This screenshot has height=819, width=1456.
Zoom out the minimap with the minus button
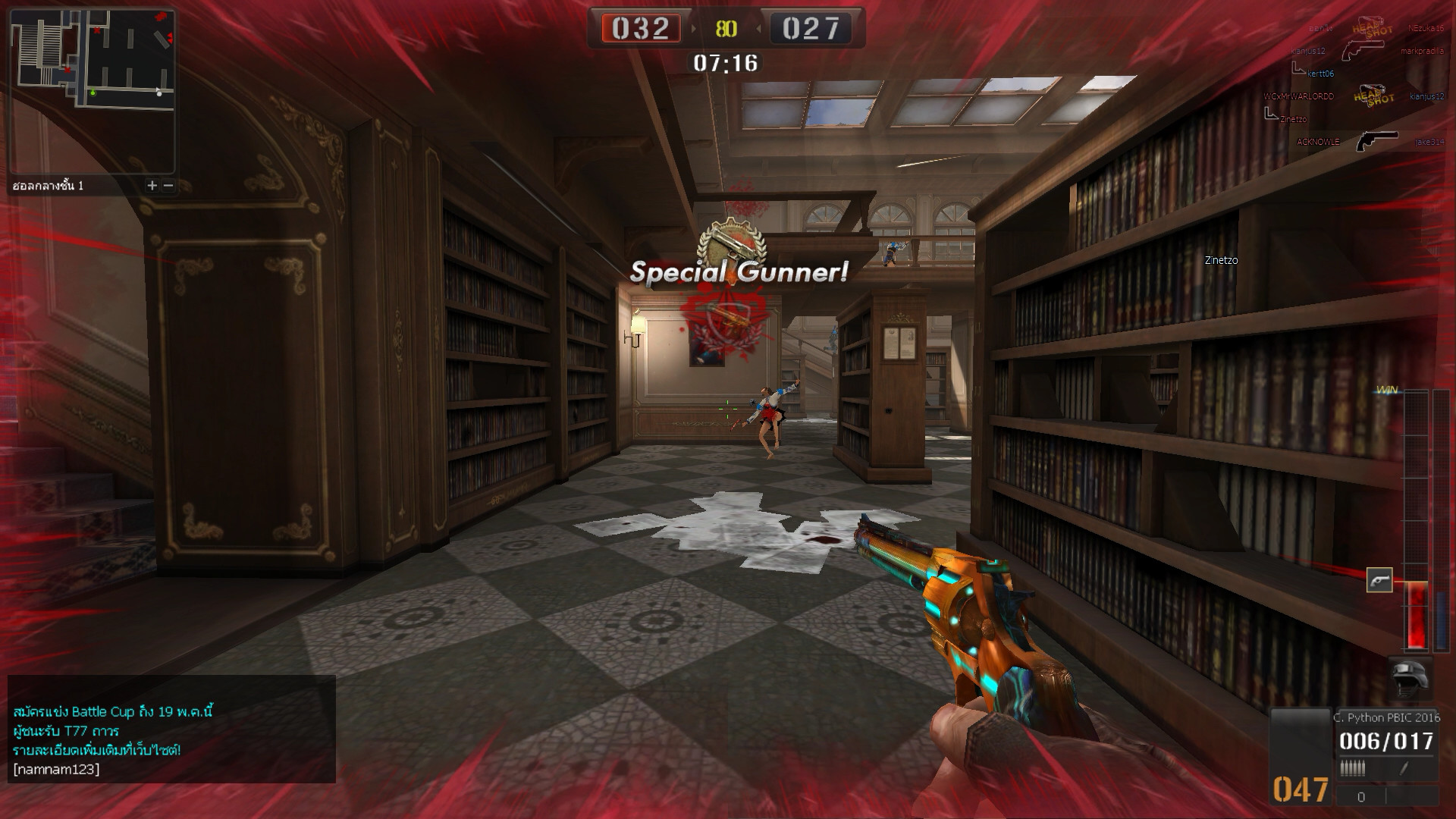click(x=168, y=185)
